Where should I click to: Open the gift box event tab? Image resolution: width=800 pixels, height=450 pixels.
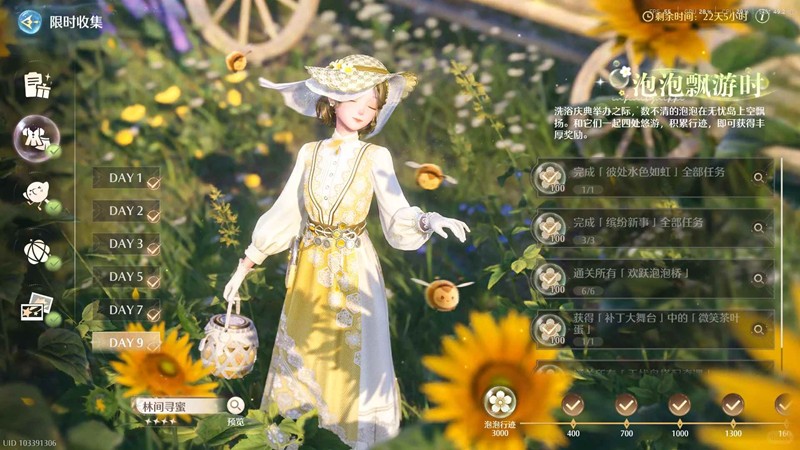pyautogui.click(x=37, y=84)
